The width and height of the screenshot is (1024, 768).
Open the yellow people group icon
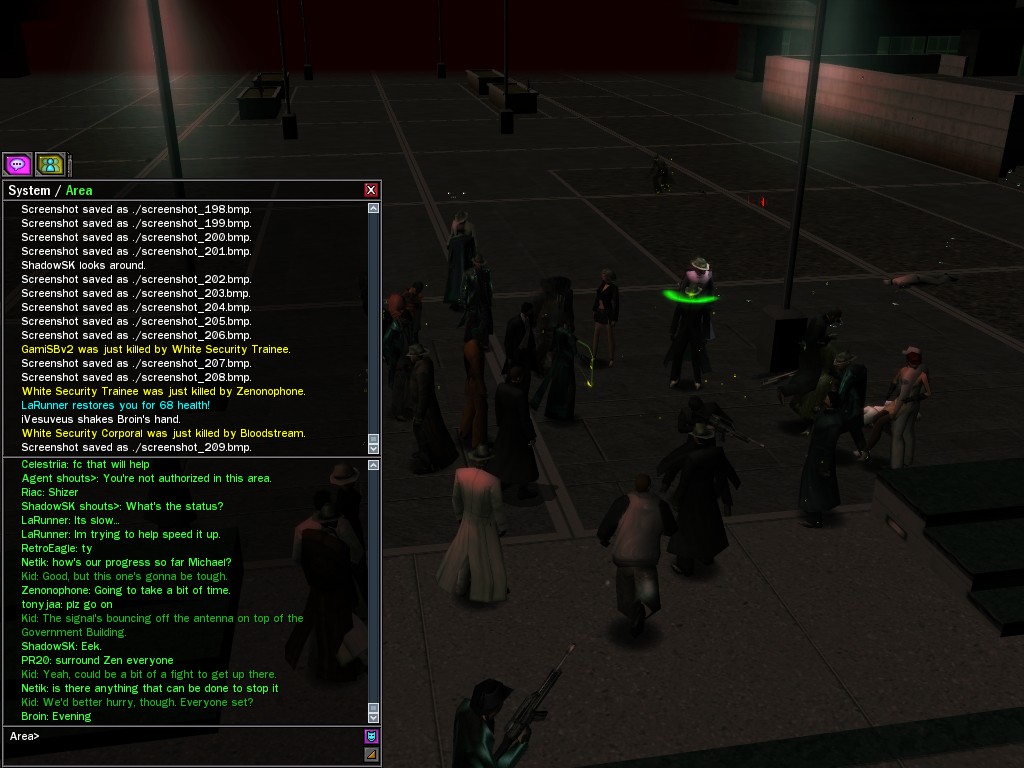(x=50, y=164)
